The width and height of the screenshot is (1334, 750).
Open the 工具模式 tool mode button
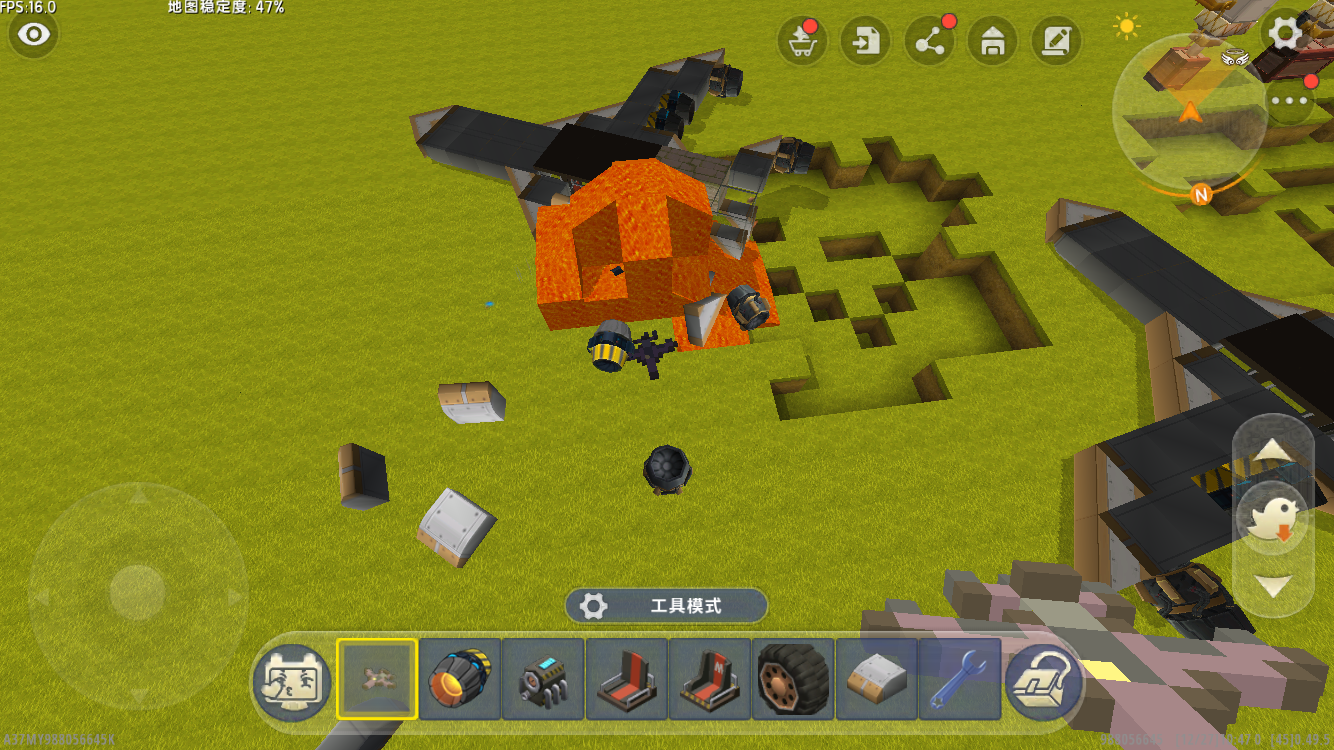click(666, 606)
